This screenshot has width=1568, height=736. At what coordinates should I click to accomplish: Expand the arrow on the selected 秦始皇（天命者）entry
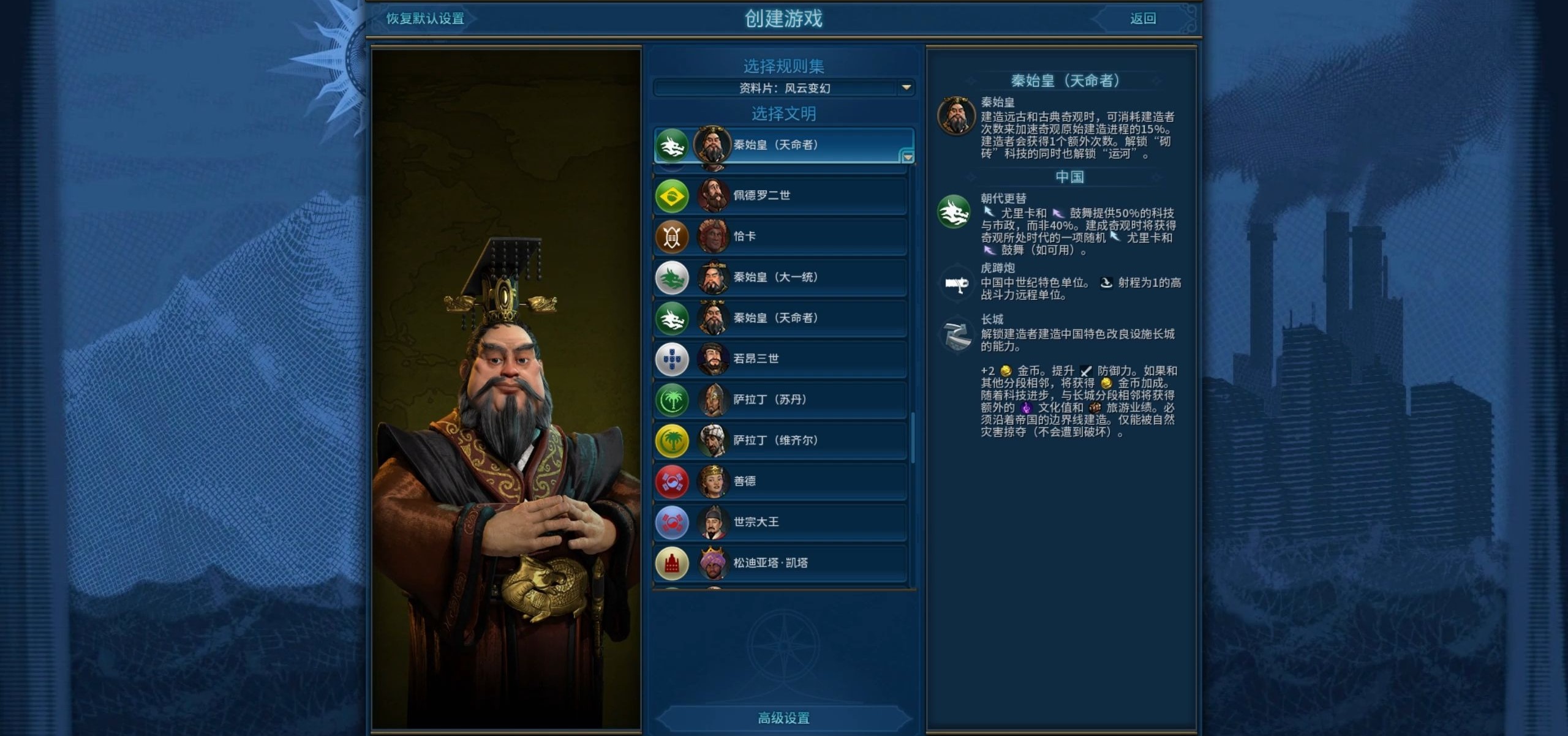coord(908,158)
